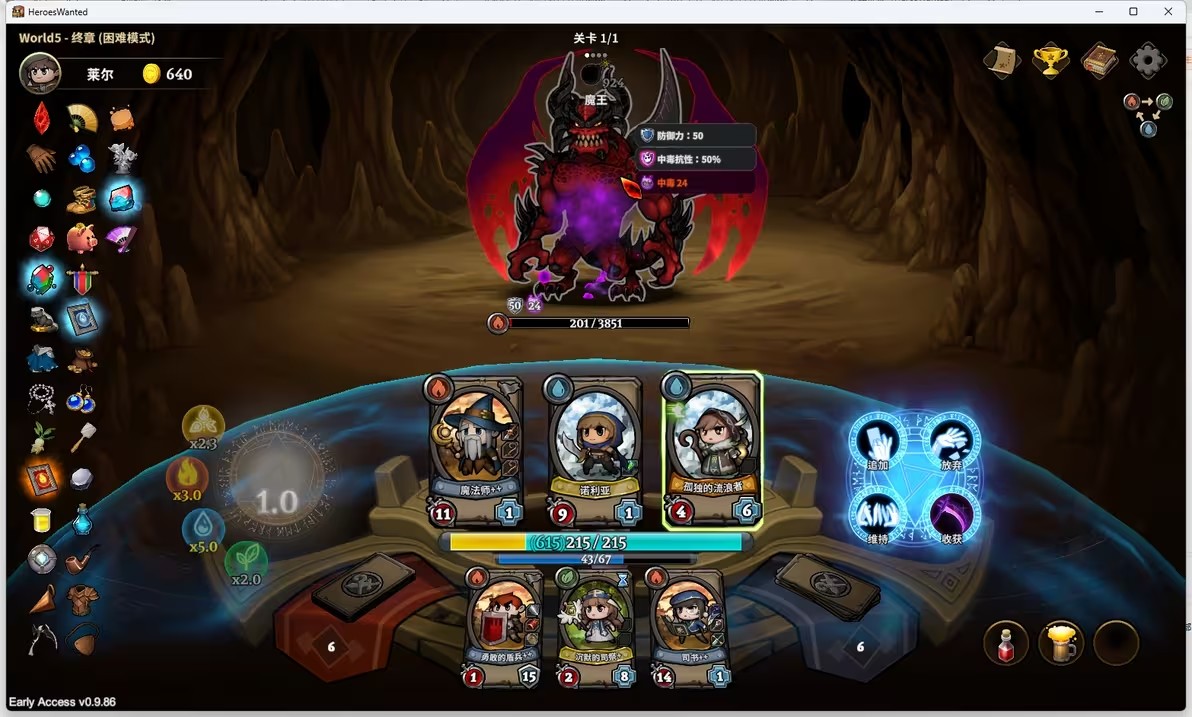Select the 司书 librarian card
The height and width of the screenshot is (717, 1192).
click(x=687, y=626)
